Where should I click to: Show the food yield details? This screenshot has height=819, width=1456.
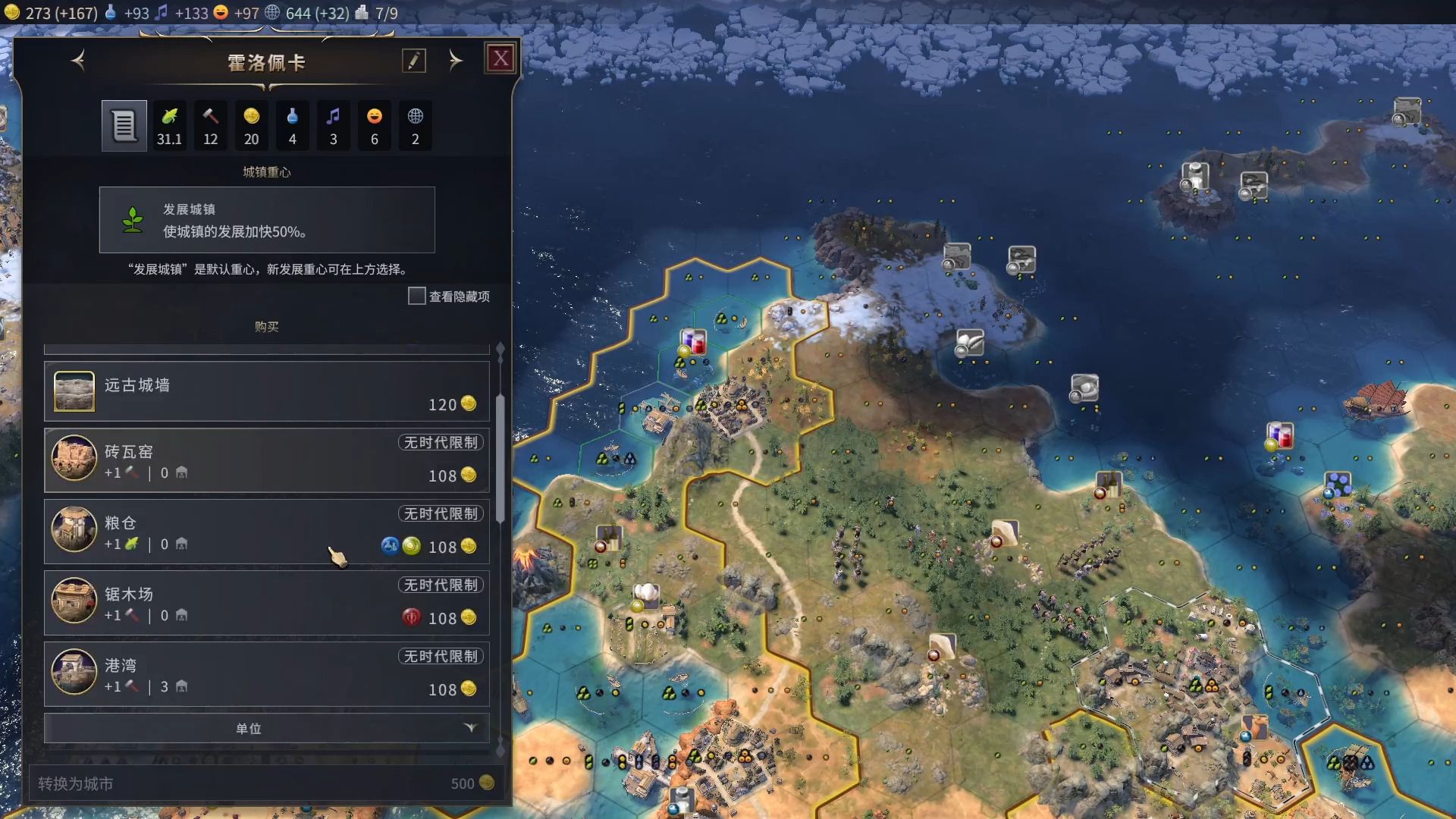(x=169, y=126)
